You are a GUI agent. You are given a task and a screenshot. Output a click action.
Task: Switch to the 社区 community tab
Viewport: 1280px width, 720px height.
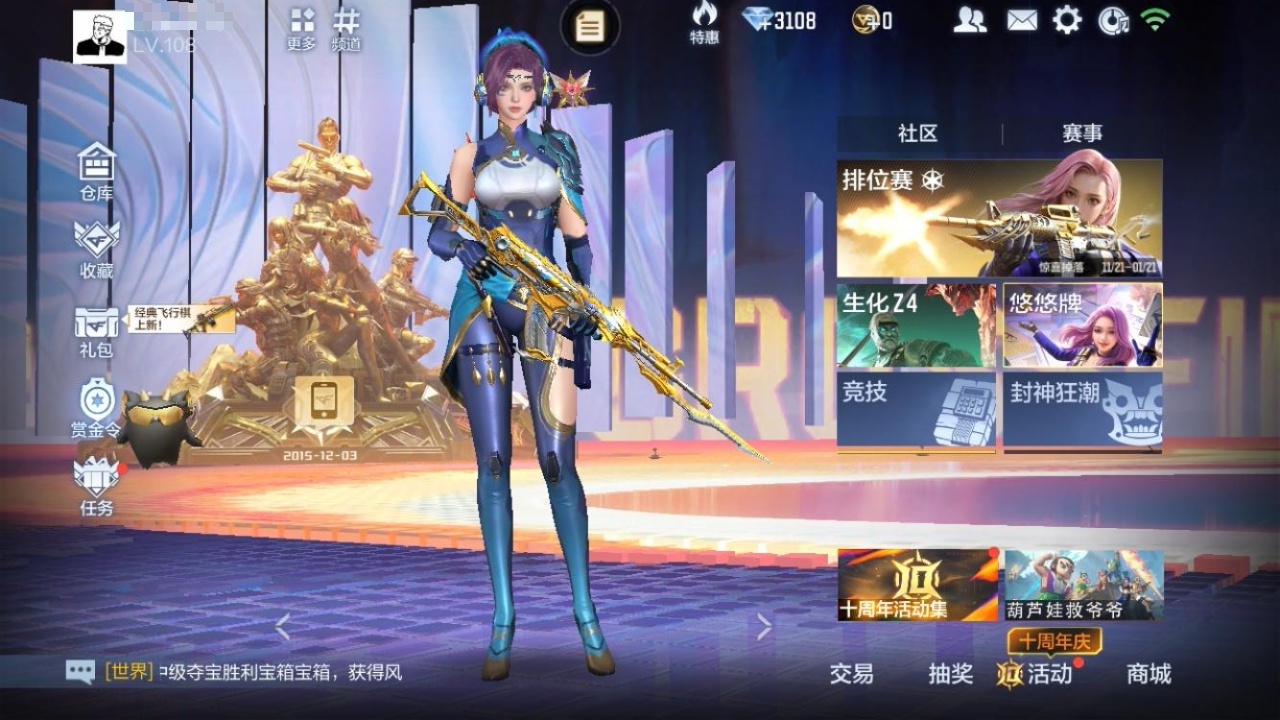click(918, 134)
